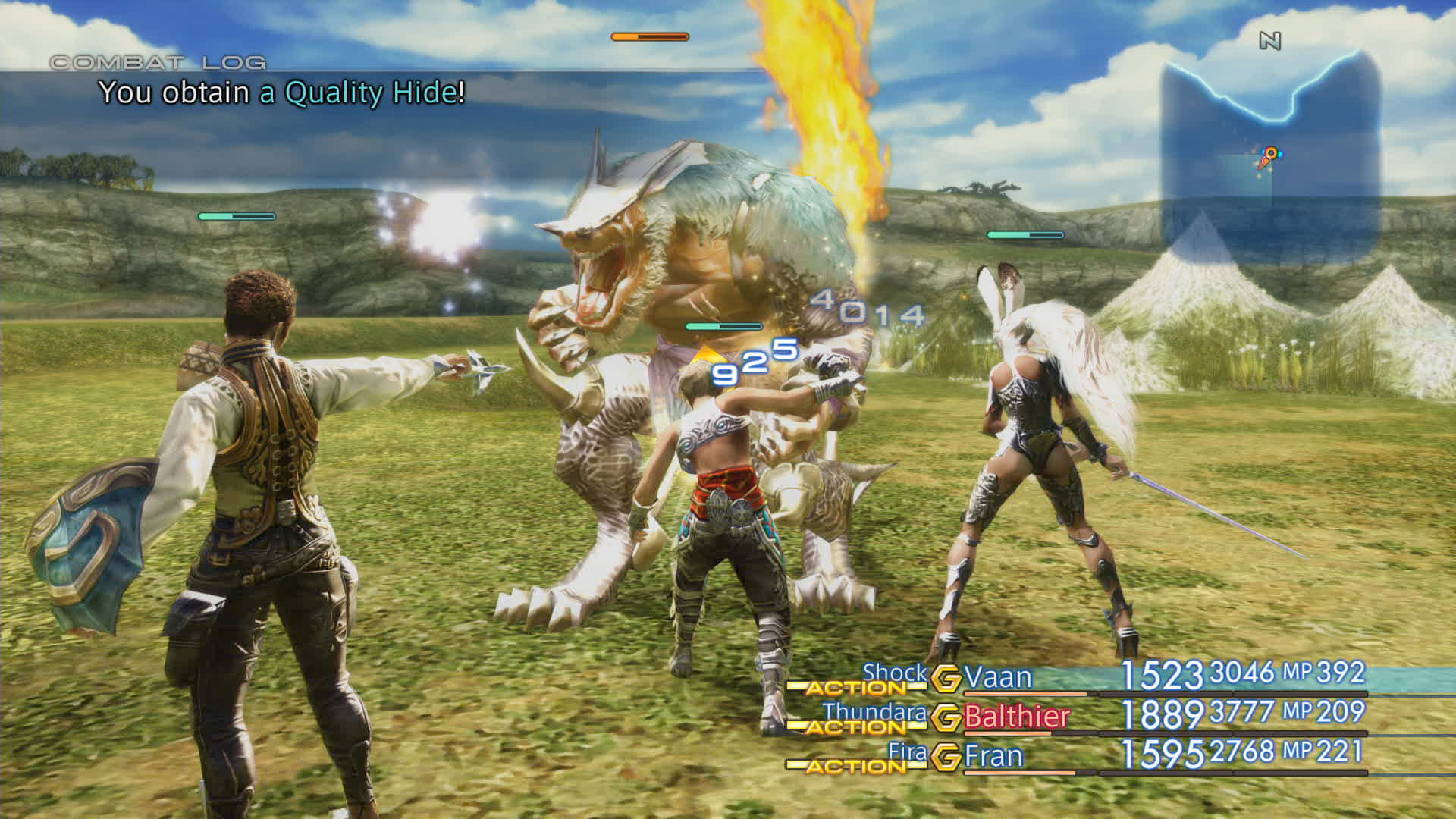Pick Fran from the party list
1456x819 pixels.
click(x=993, y=756)
